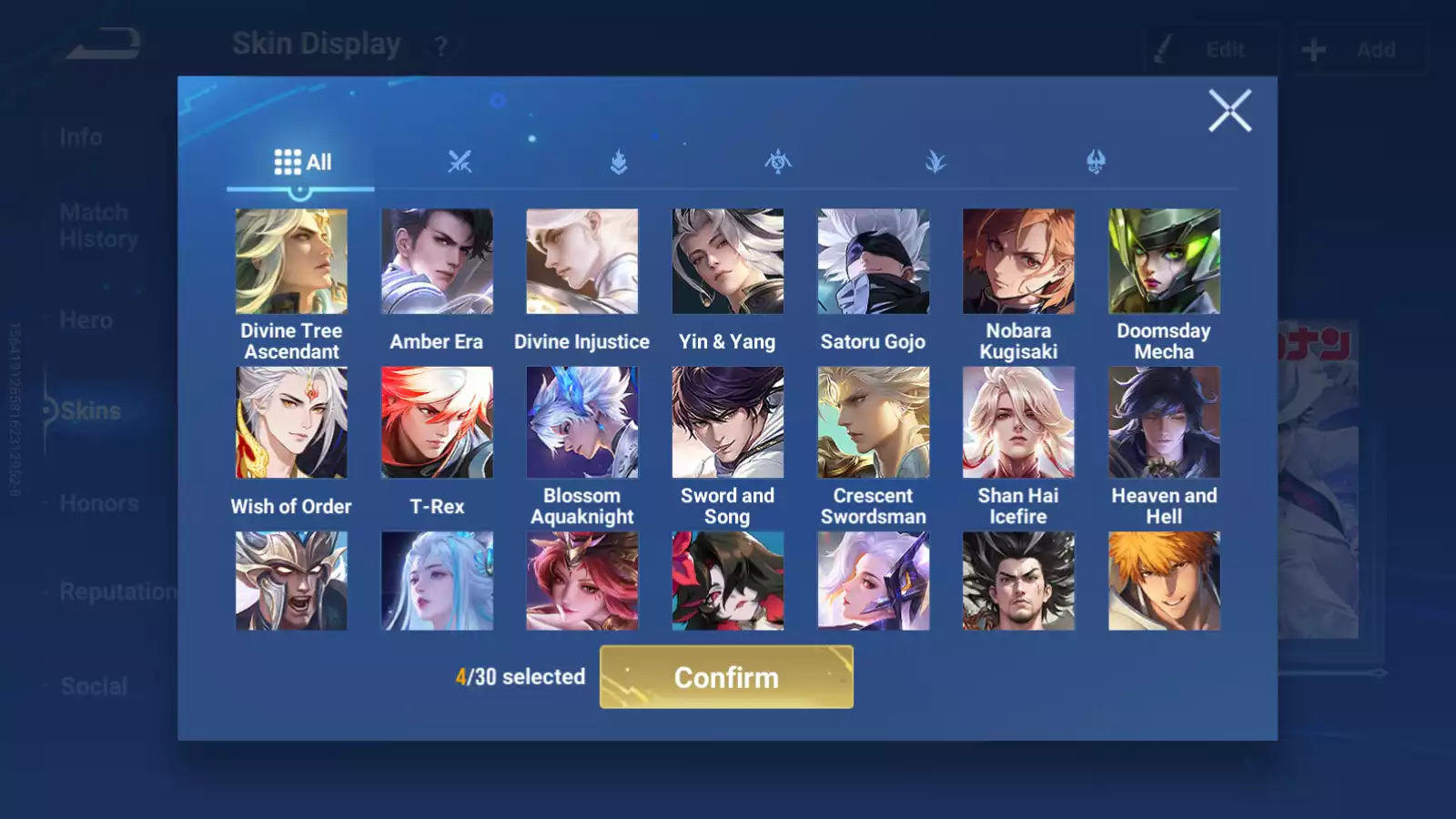The width and height of the screenshot is (1456, 819).
Task: Select the Shan Hai Icefire skin
Action: coord(1018,422)
